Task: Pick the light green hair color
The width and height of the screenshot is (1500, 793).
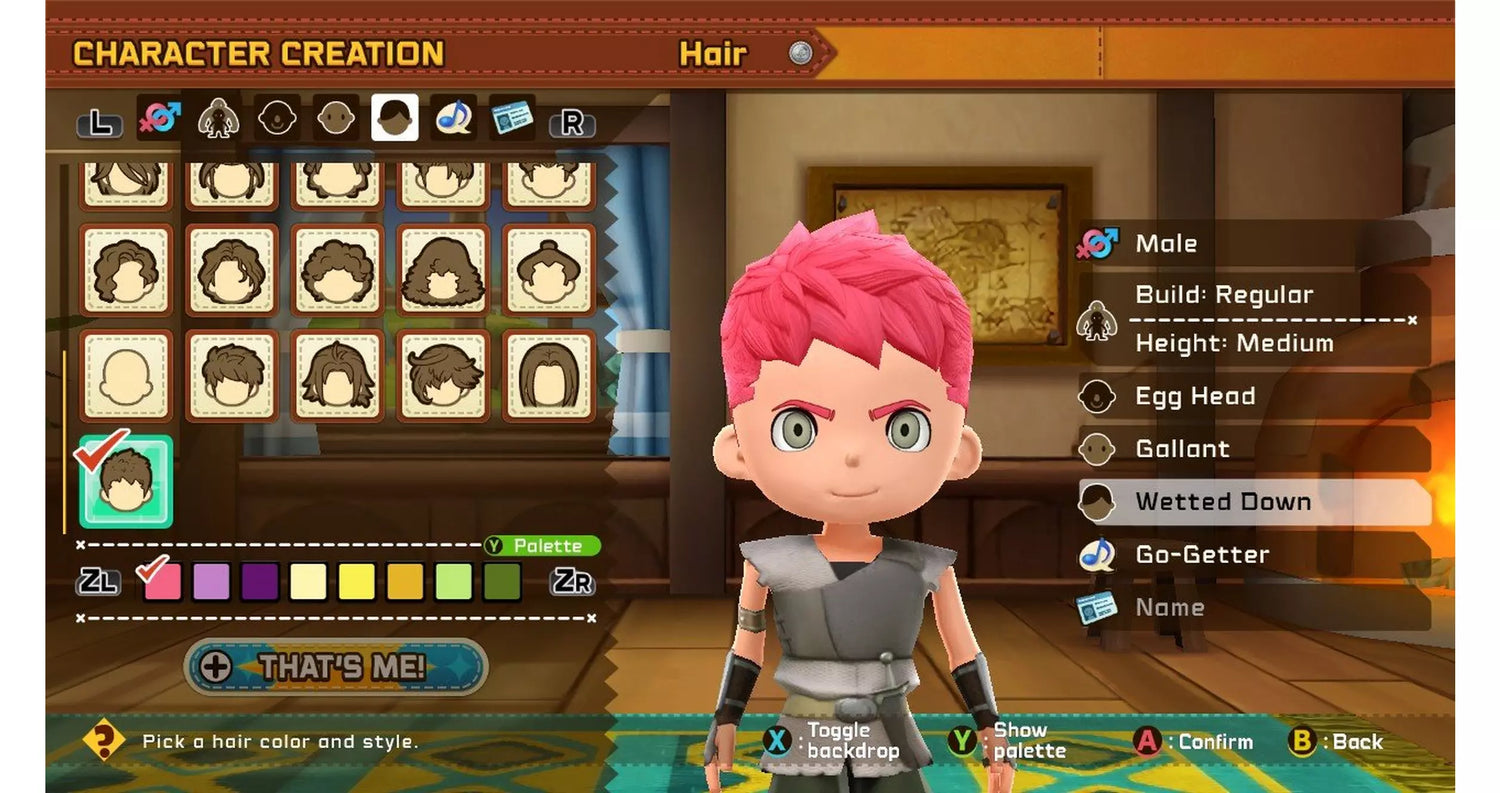Action: 454,582
